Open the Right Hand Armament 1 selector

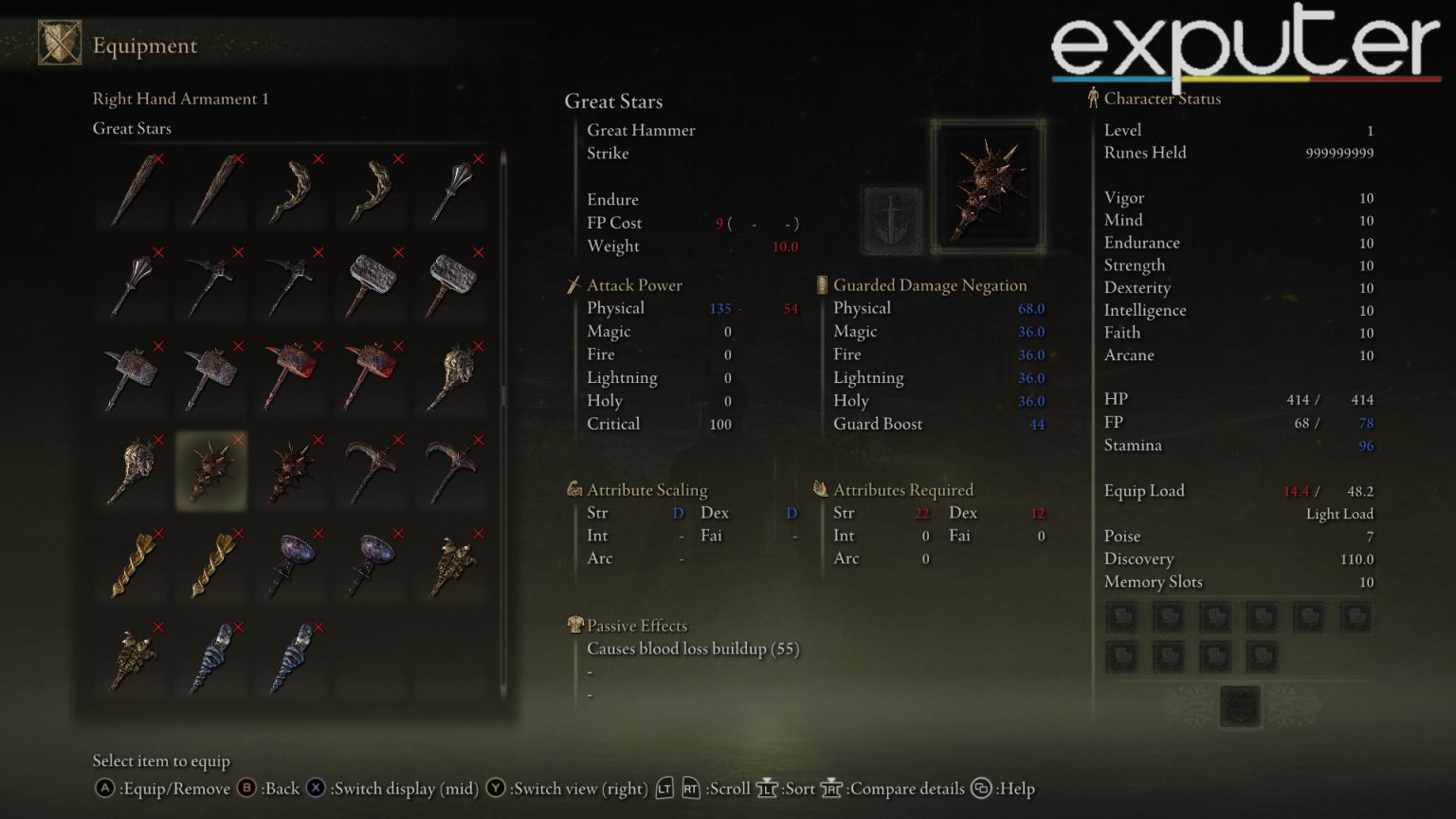pyautogui.click(x=180, y=99)
